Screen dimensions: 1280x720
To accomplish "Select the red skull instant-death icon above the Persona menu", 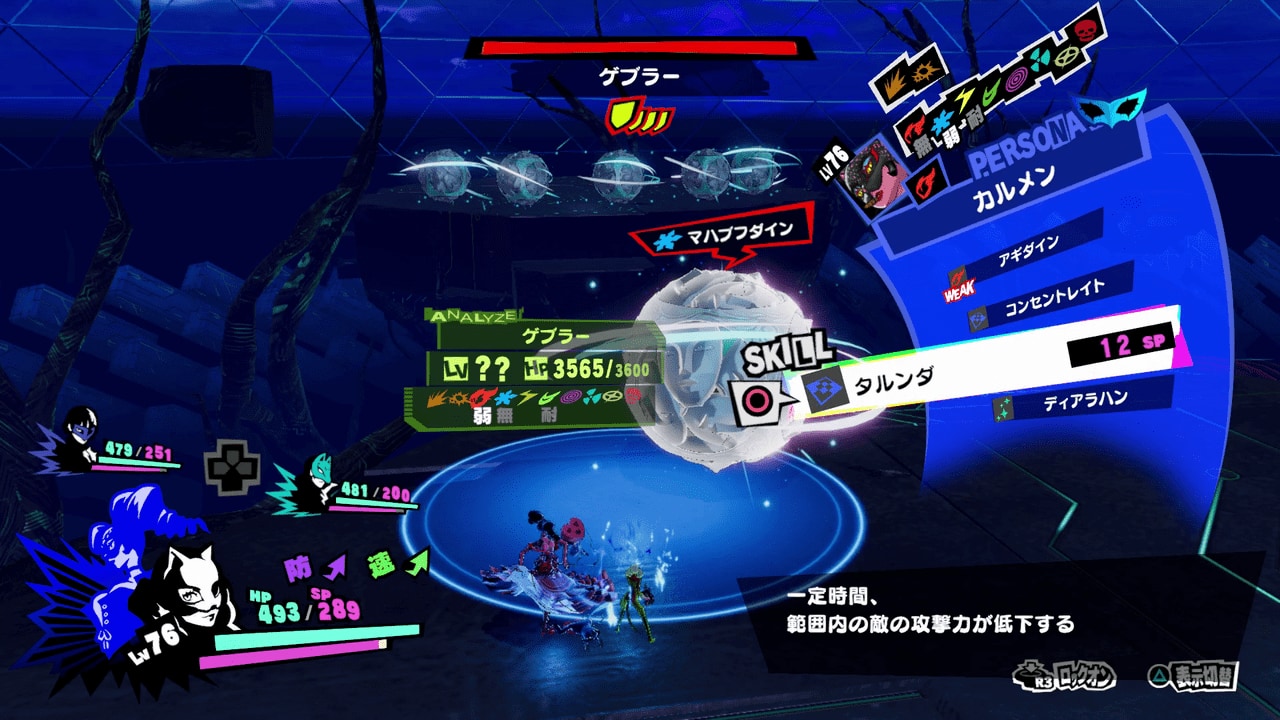I will pyautogui.click(x=1083, y=32).
